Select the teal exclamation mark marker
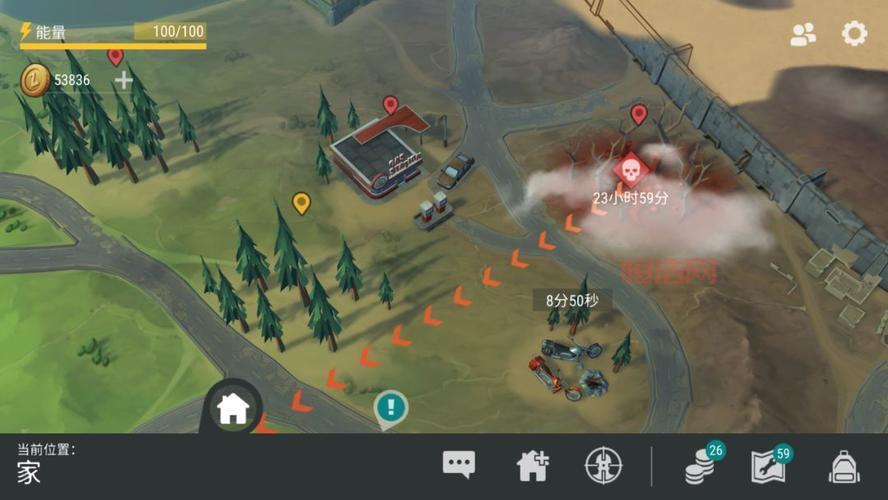This screenshot has height=500, width=888. [x=390, y=407]
